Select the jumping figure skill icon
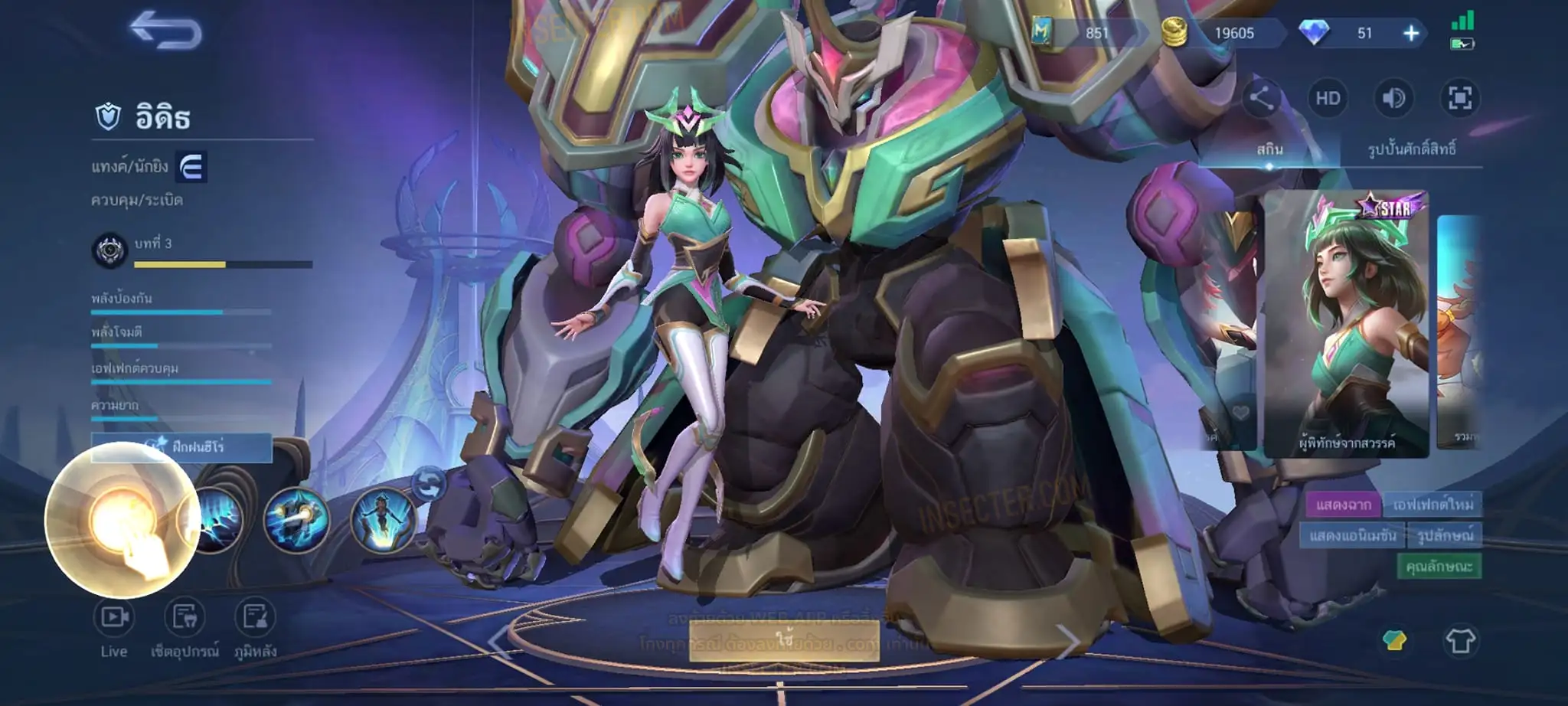Screen dimensions: 1568x706 383,521
